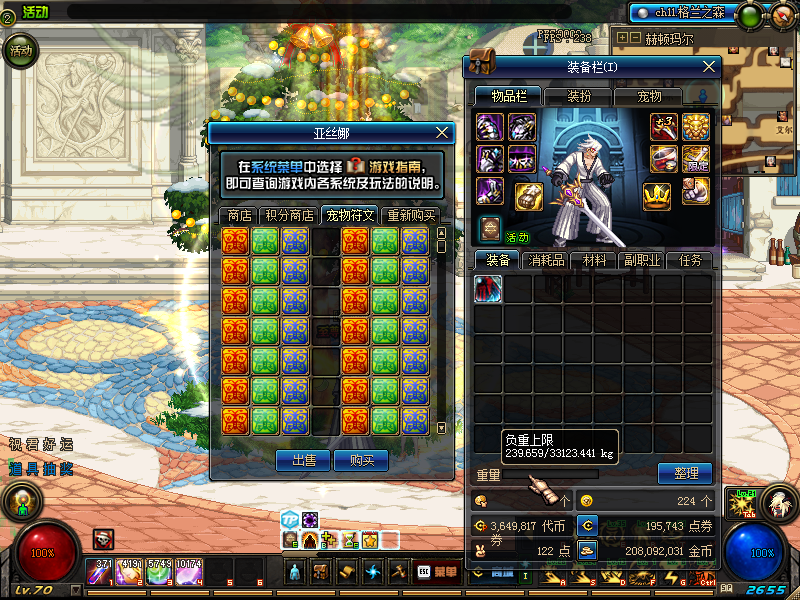Open the 积分商店 points shop tab
Screen dimensions: 800x600
tap(289, 215)
